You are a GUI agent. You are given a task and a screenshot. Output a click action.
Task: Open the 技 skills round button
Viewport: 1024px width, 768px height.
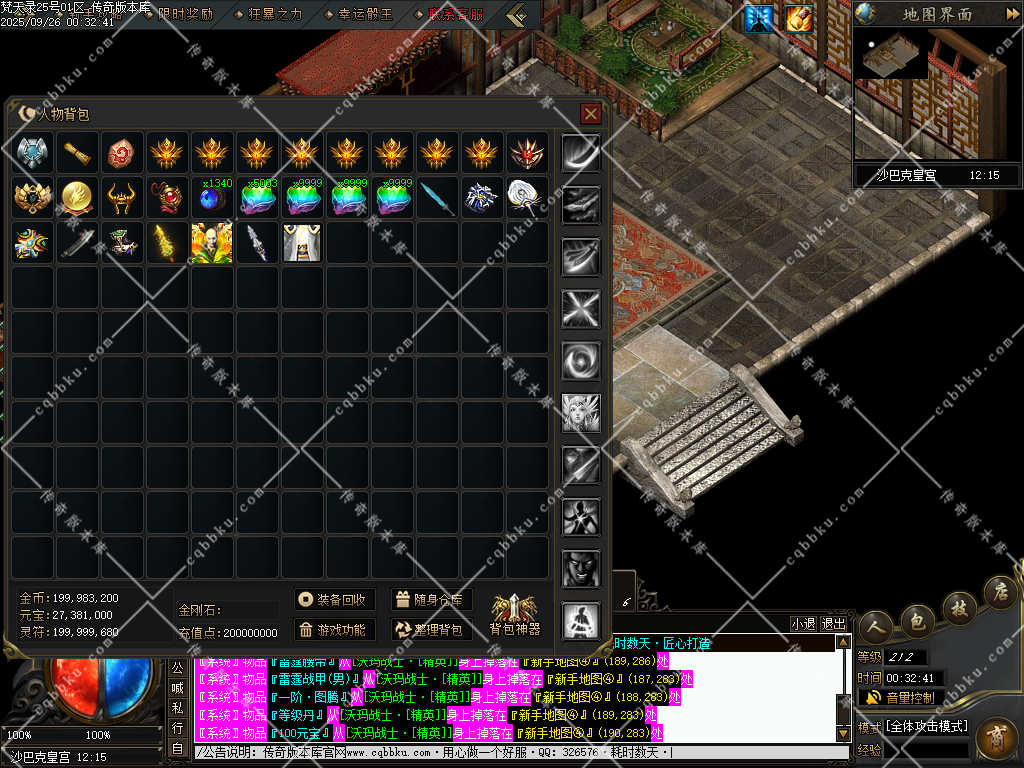click(x=957, y=609)
